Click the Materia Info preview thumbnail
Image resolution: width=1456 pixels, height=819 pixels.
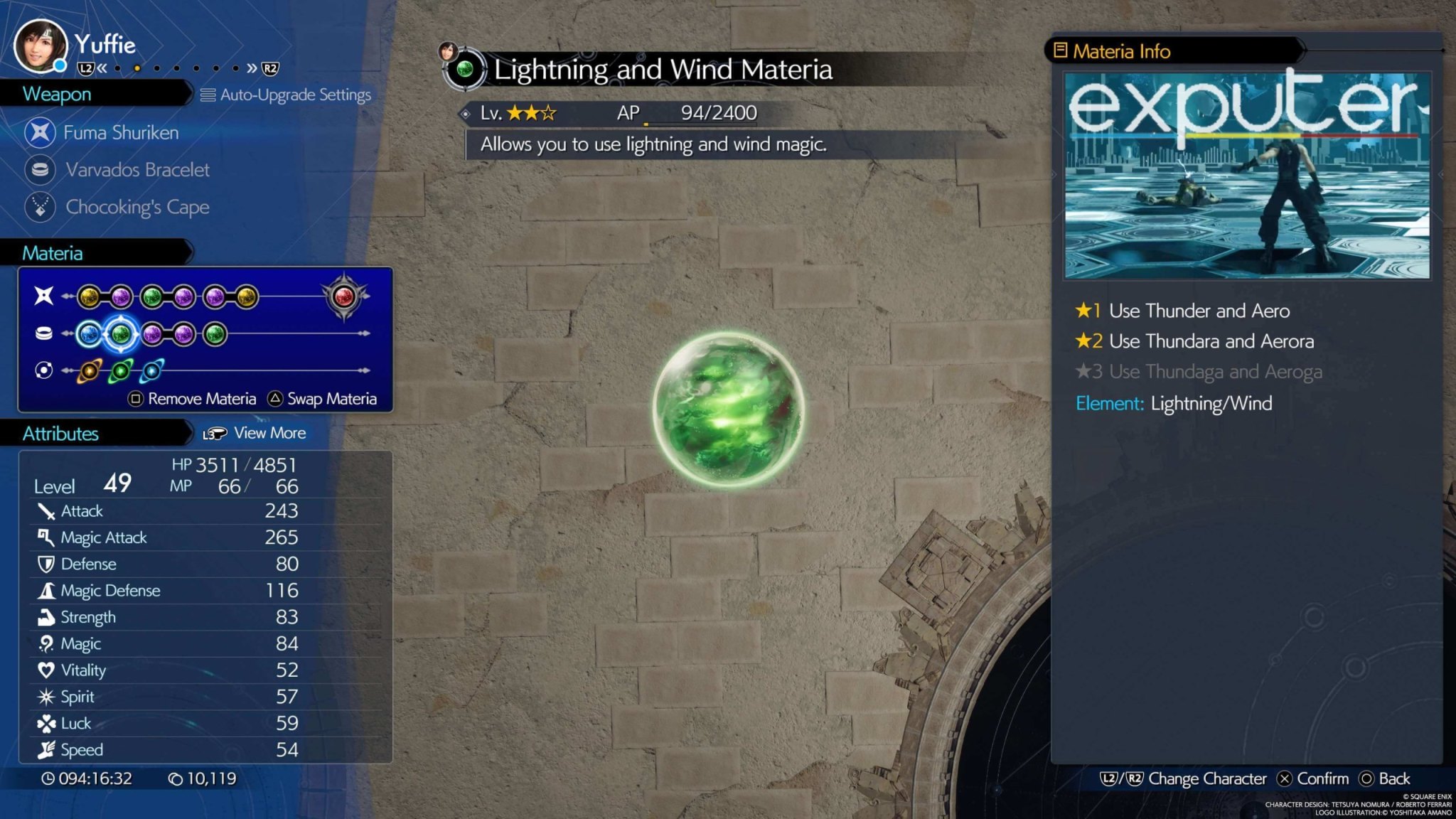point(1247,175)
